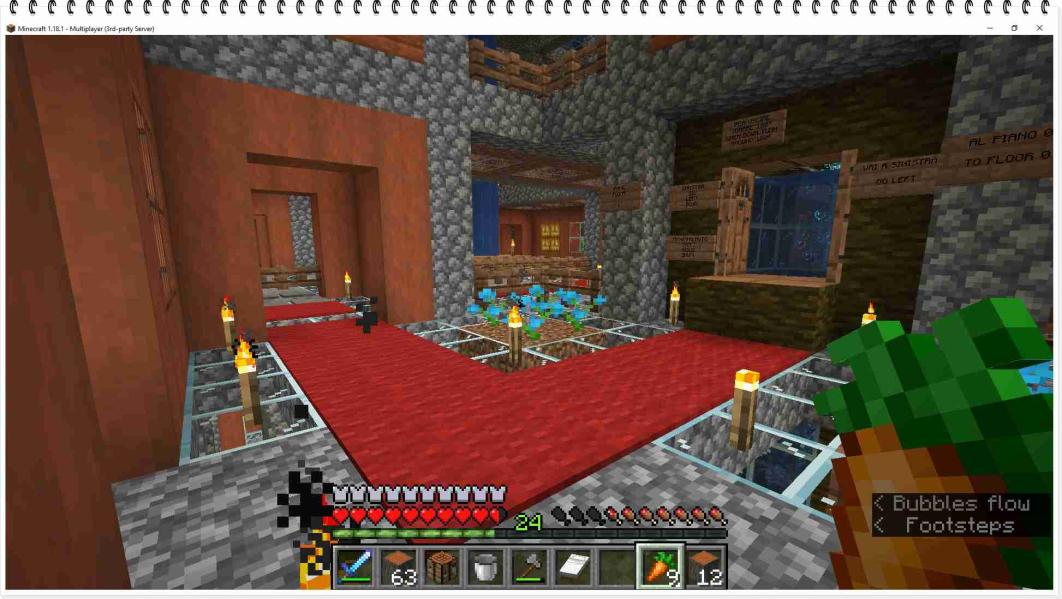1062x599 pixels.
Task: Select the empty bucket in the hotbar
Action: coord(485,567)
